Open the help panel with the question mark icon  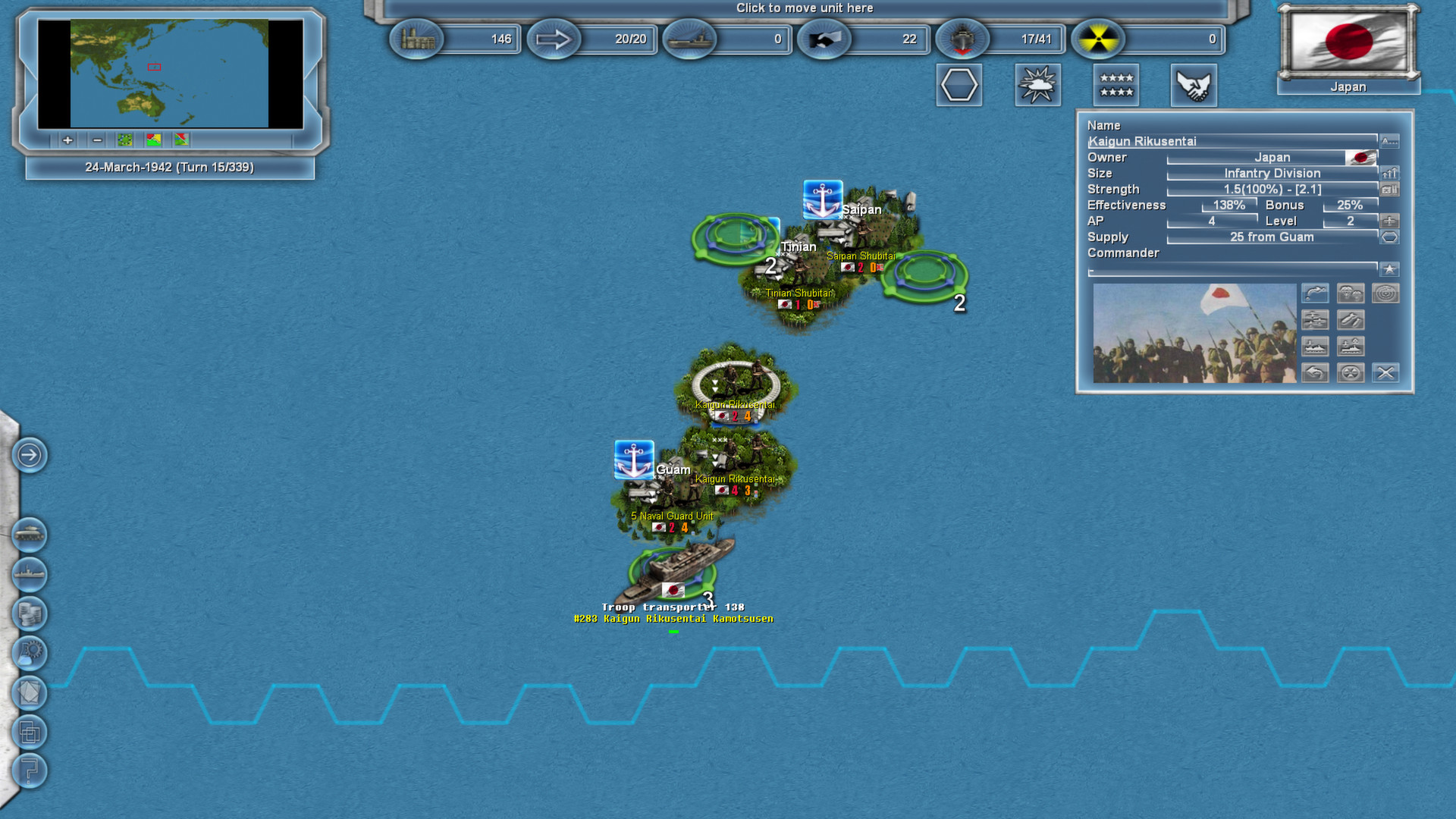(x=29, y=771)
